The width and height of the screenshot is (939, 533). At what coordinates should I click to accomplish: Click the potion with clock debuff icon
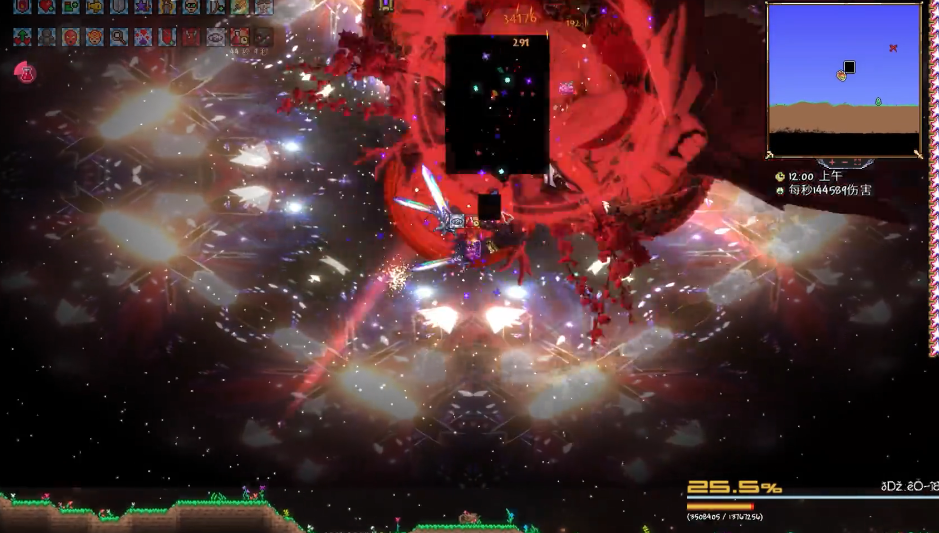click(239, 37)
